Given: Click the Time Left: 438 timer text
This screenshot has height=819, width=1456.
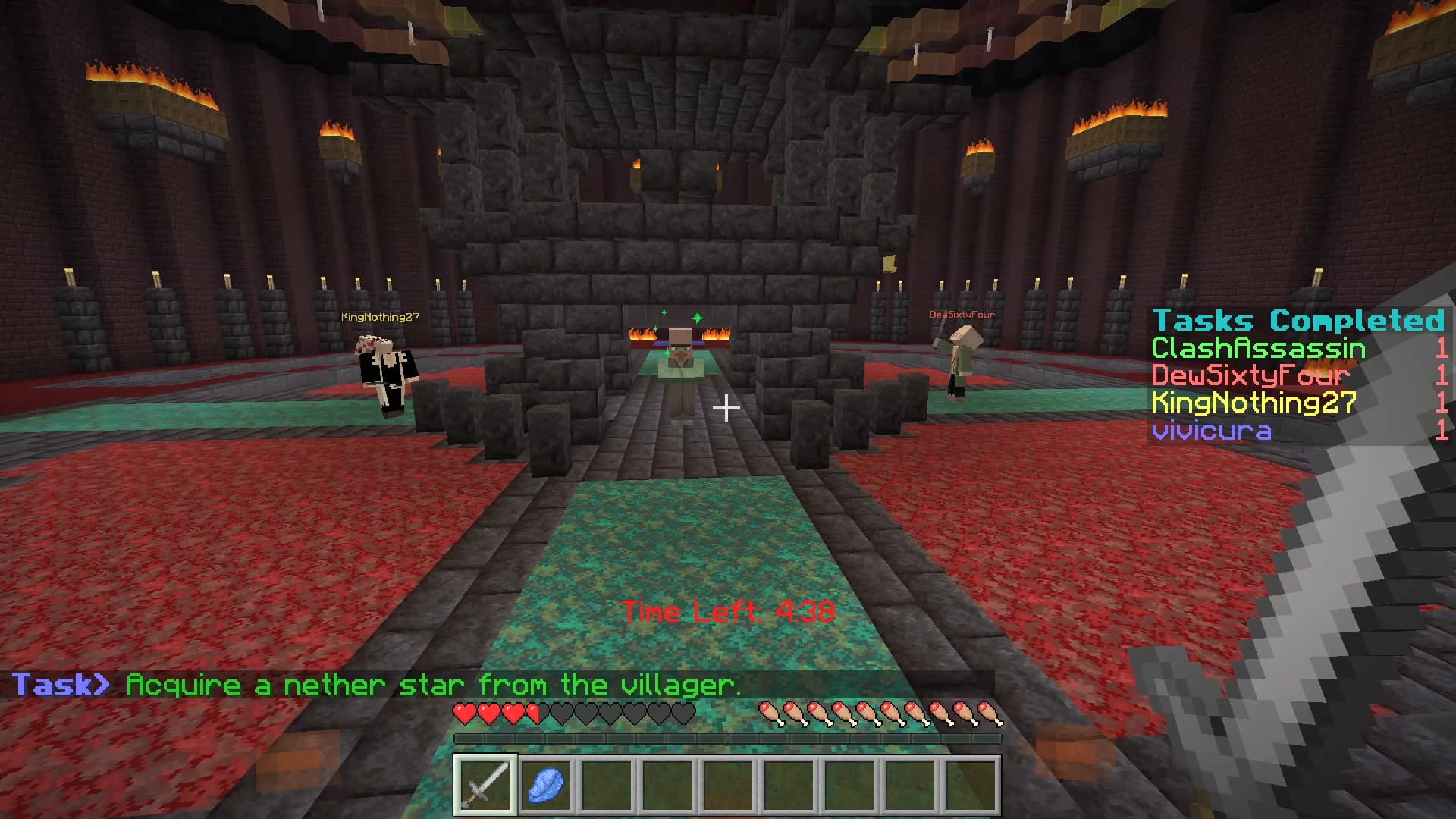Looking at the screenshot, I should coord(726,610).
